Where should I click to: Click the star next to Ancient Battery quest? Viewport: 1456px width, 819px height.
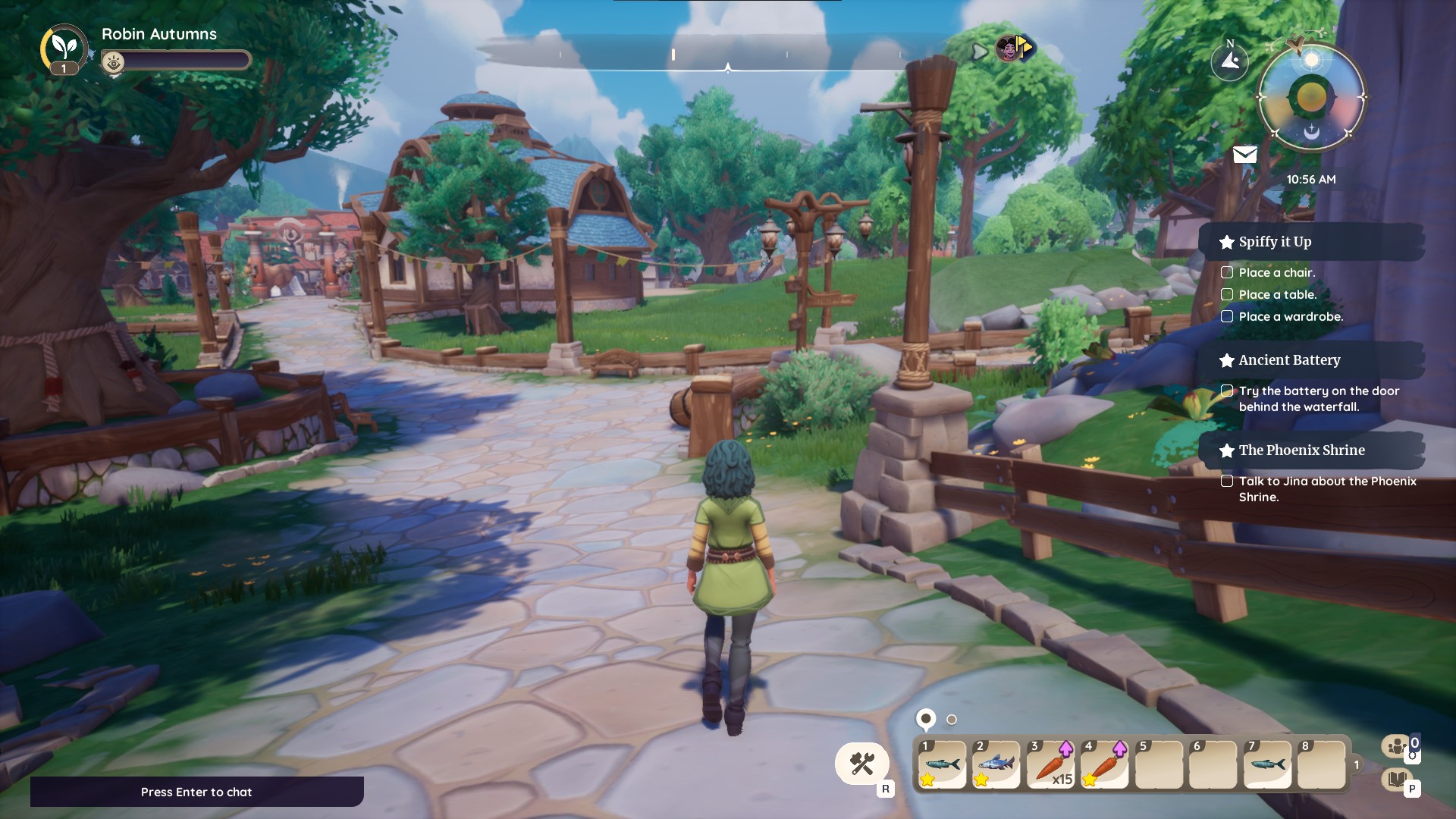(1226, 360)
